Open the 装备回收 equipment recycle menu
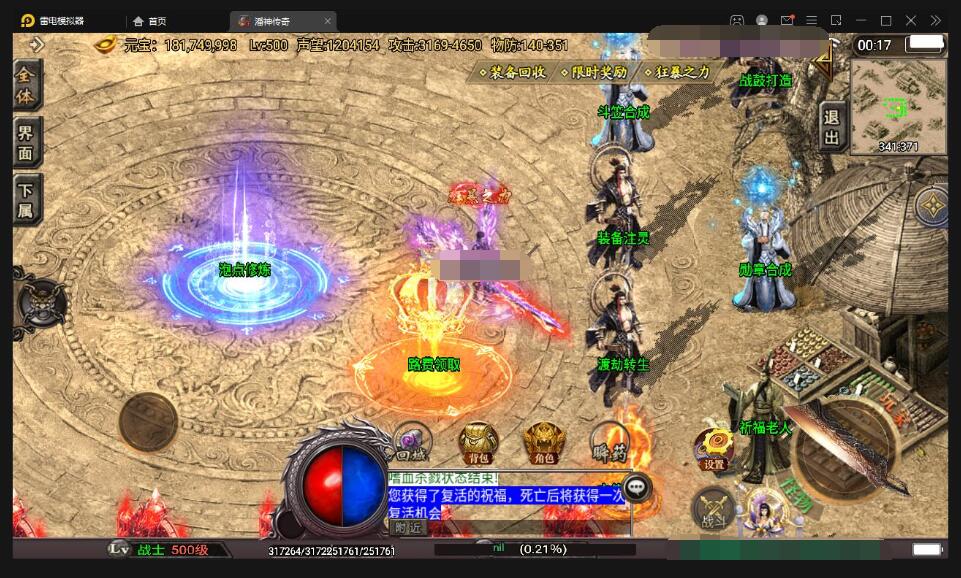 point(513,72)
